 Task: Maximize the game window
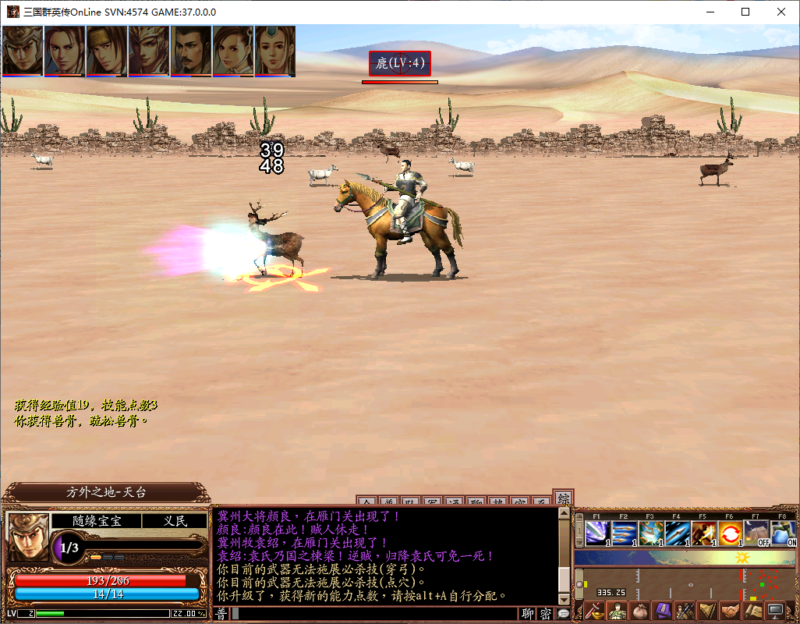[x=745, y=11]
